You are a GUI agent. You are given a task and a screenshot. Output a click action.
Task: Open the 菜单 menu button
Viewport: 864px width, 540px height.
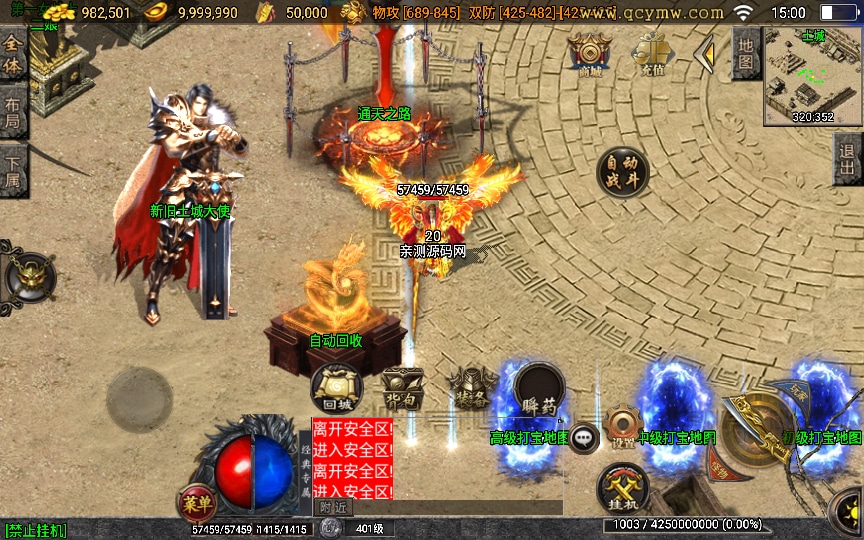[196, 500]
